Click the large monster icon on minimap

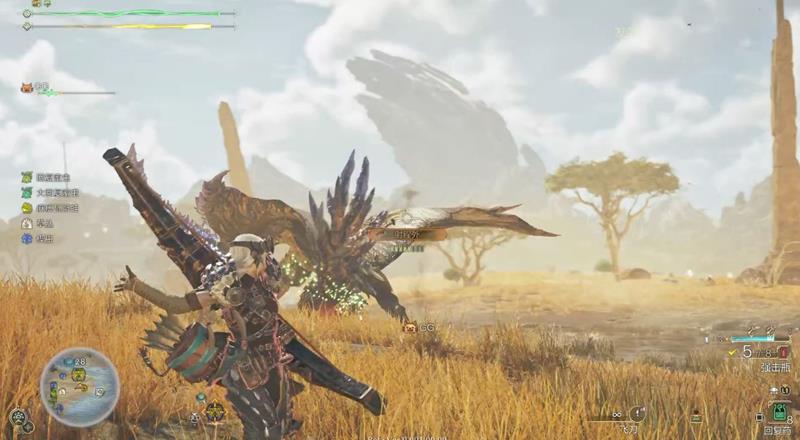78,375
